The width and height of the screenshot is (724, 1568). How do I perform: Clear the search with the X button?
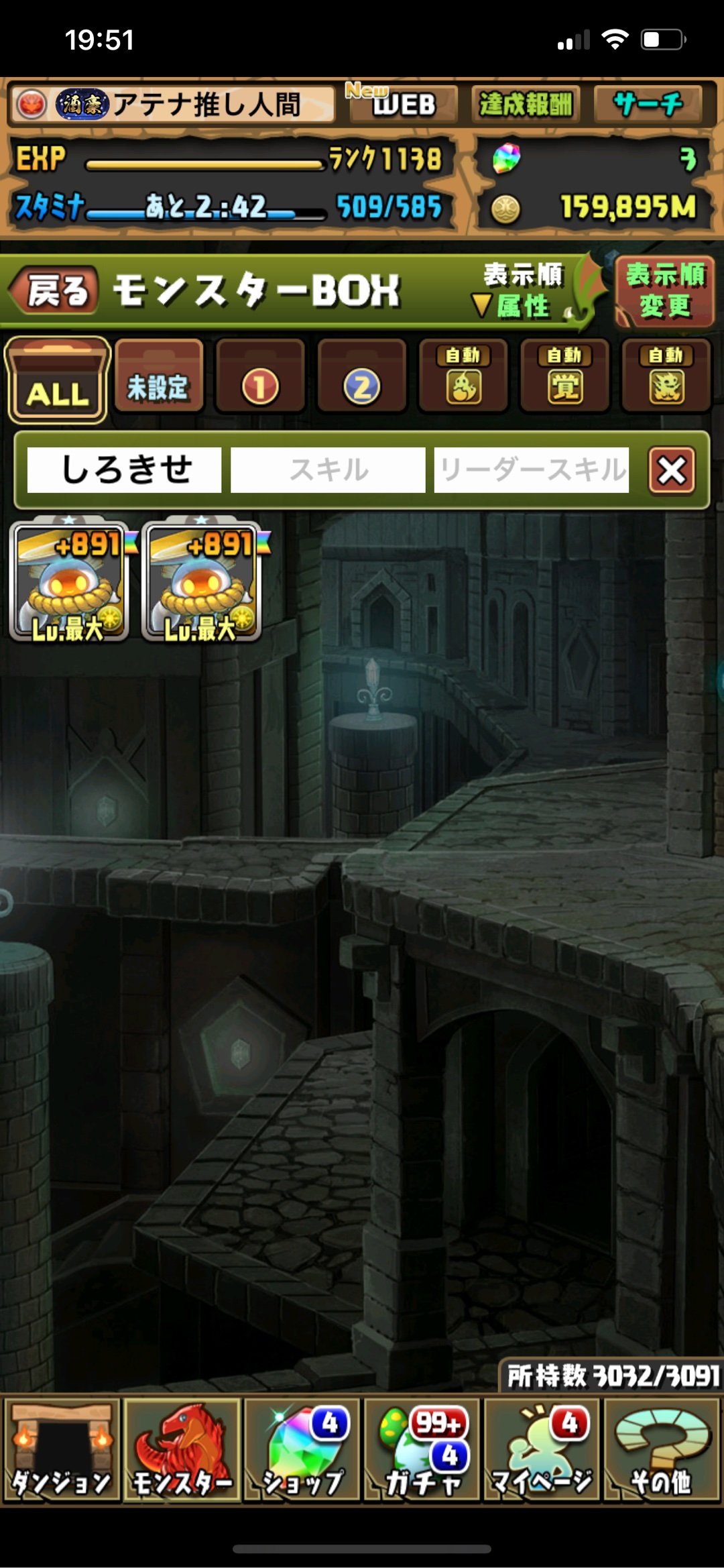(672, 469)
